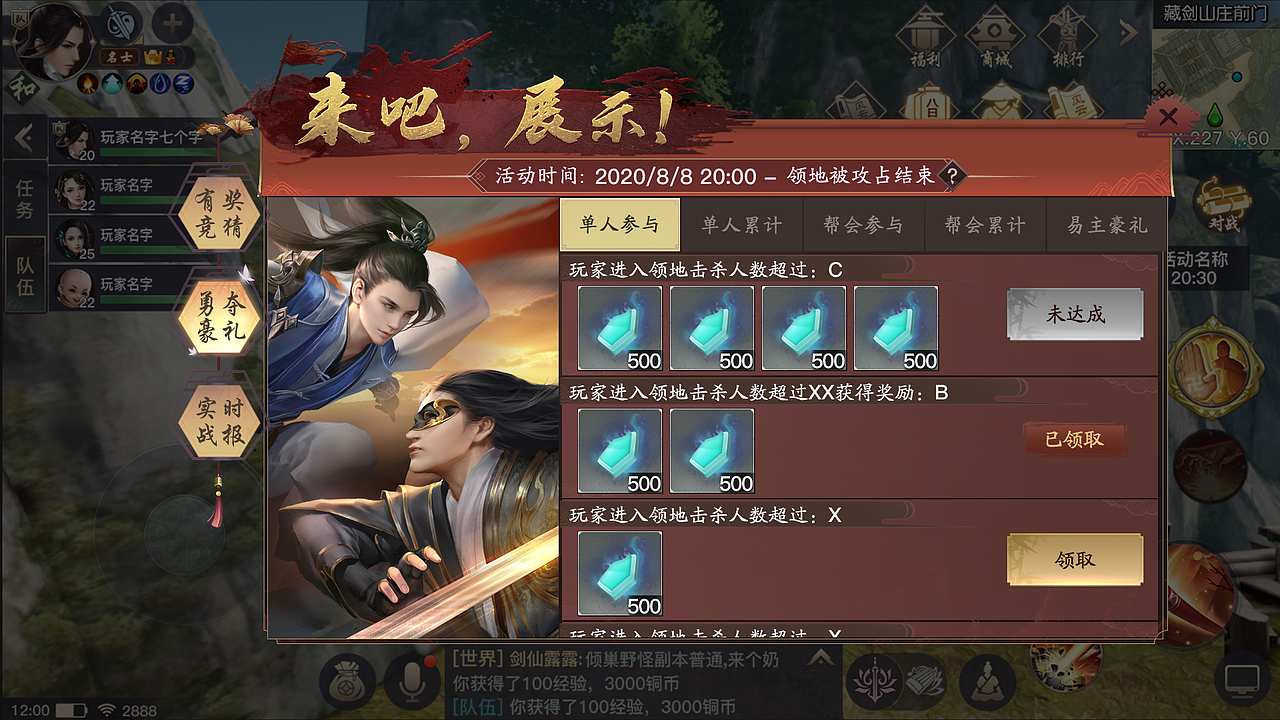Image resolution: width=1280 pixels, height=720 pixels.
Task: Activate the microphone icon in chat bar
Action: coord(412,679)
